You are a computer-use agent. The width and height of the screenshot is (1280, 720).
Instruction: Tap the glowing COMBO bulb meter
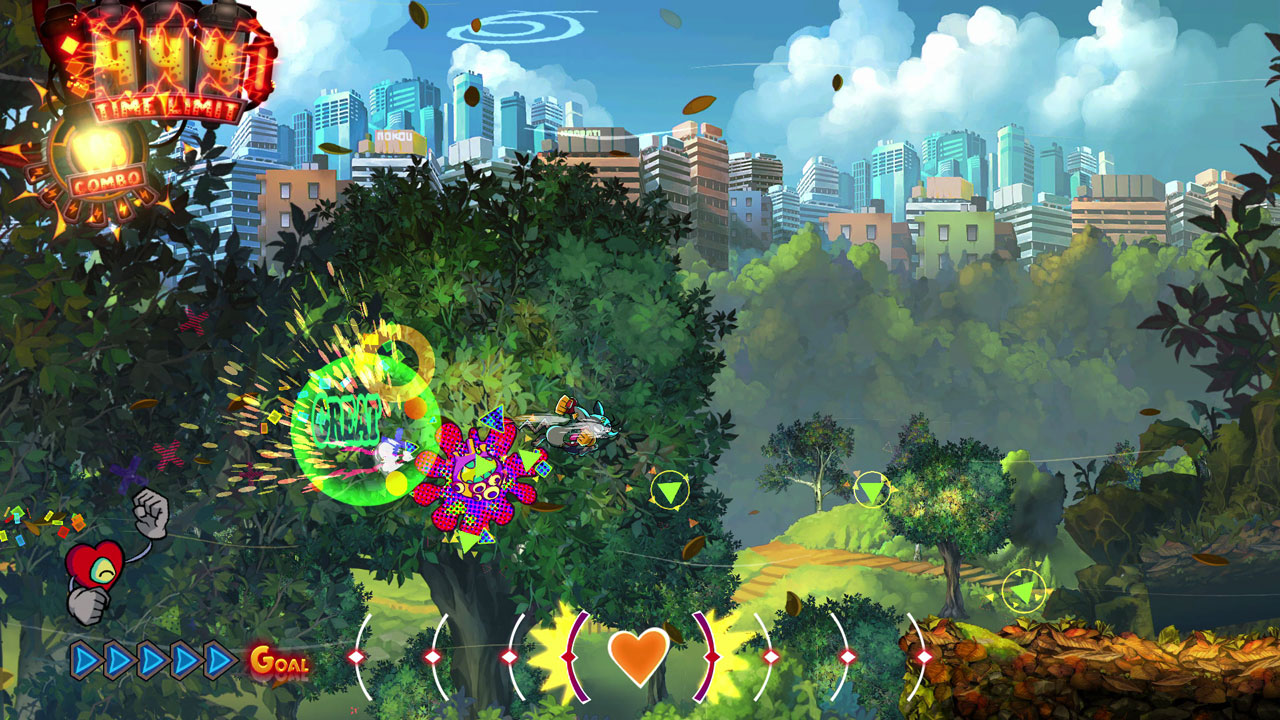tap(97, 150)
